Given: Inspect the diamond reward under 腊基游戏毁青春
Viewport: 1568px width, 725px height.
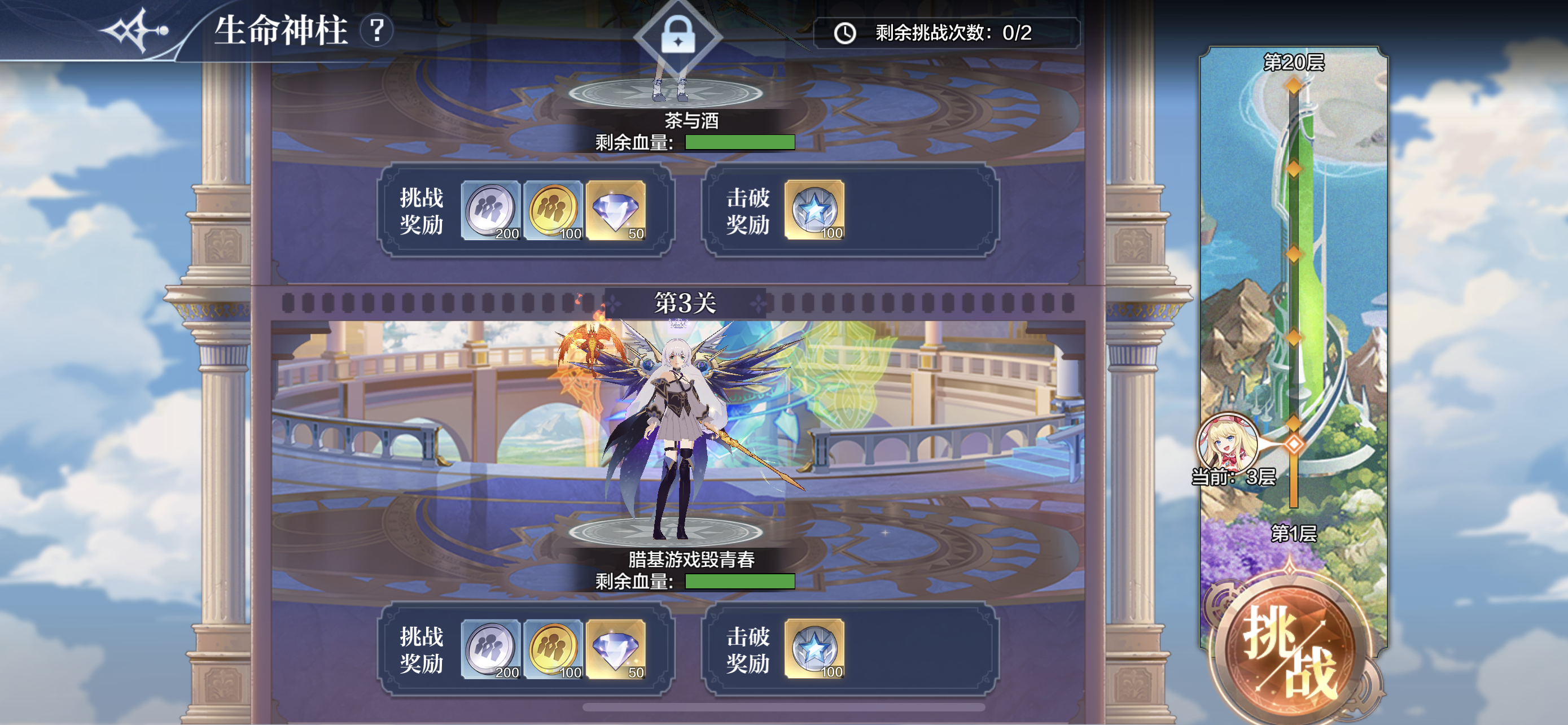Looking at the screenshot, I should [x=616, y=649].
